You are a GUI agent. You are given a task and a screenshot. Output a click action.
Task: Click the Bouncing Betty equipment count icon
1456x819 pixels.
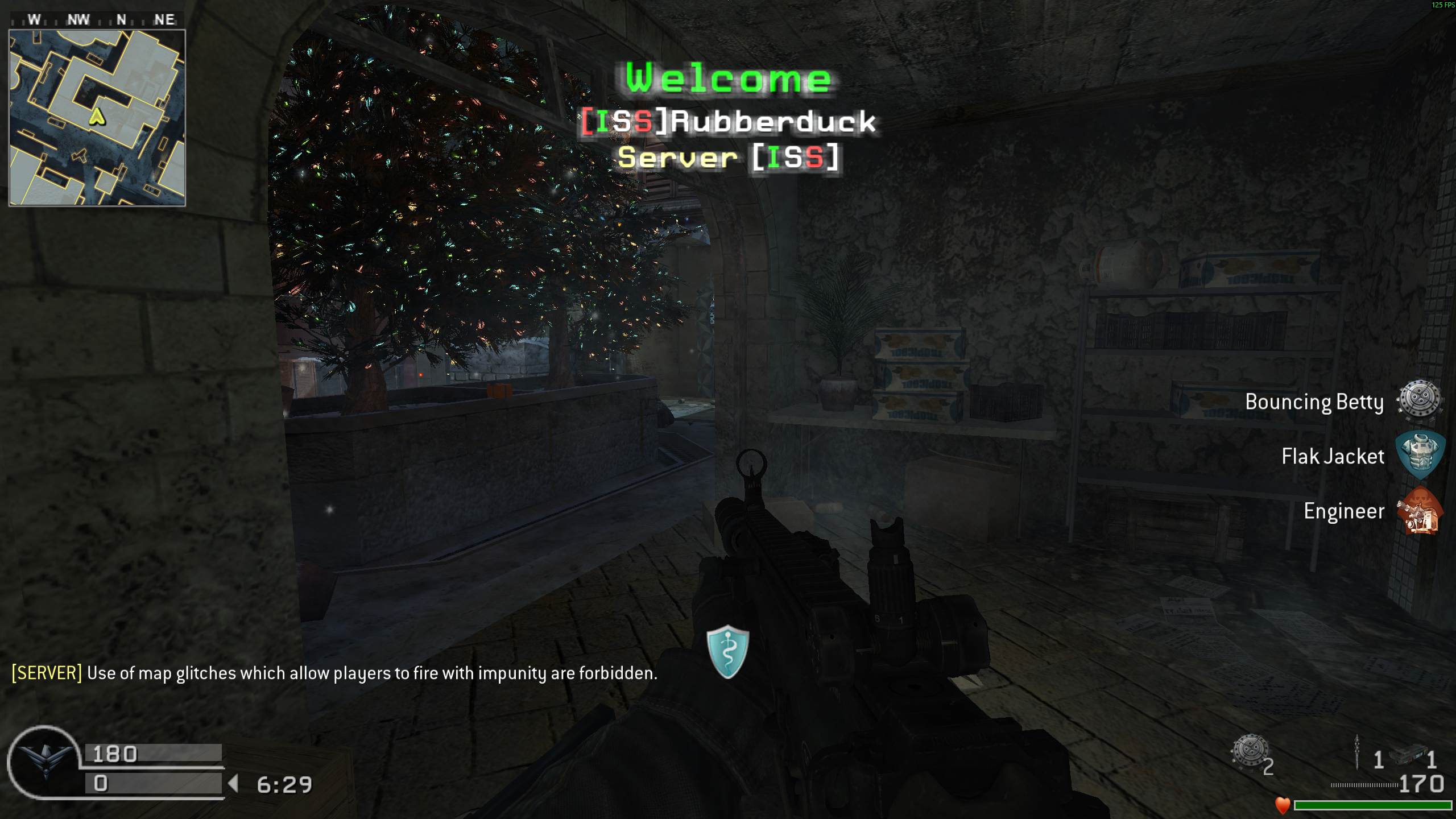click(x=1250, y=752)
